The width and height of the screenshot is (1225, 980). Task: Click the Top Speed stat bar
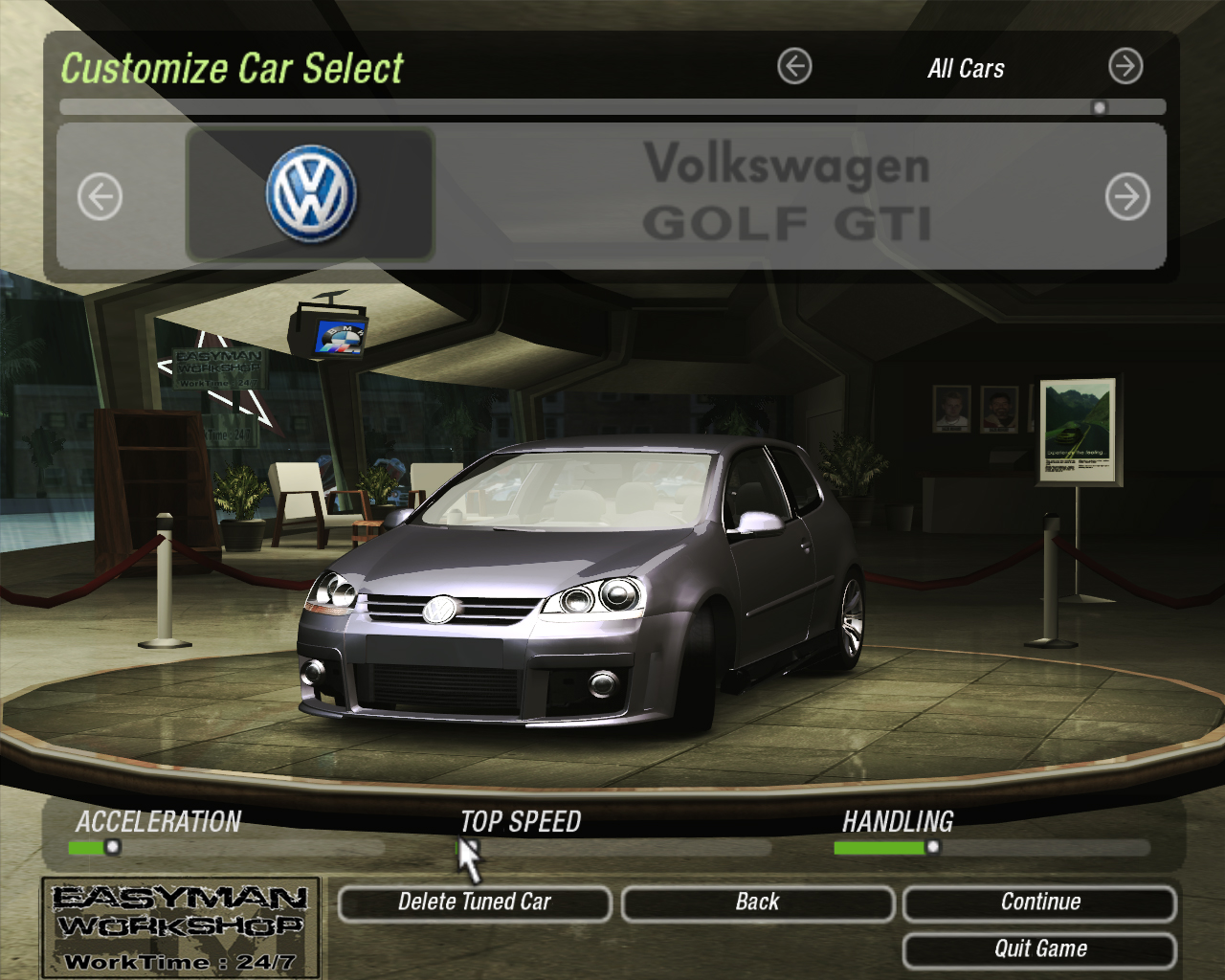(x=612, y=846)
